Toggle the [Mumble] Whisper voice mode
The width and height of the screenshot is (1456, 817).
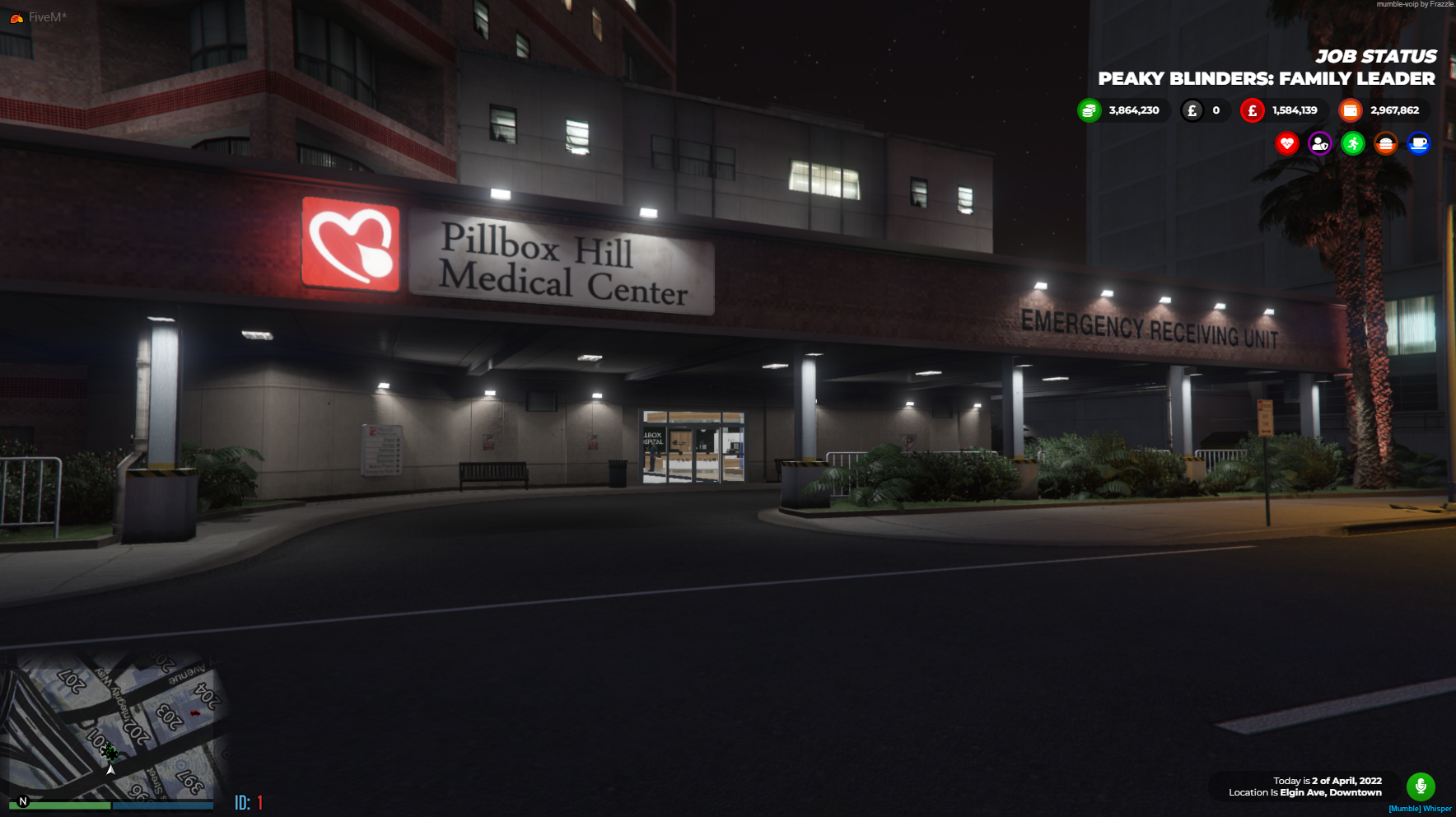coord(1420,810)
